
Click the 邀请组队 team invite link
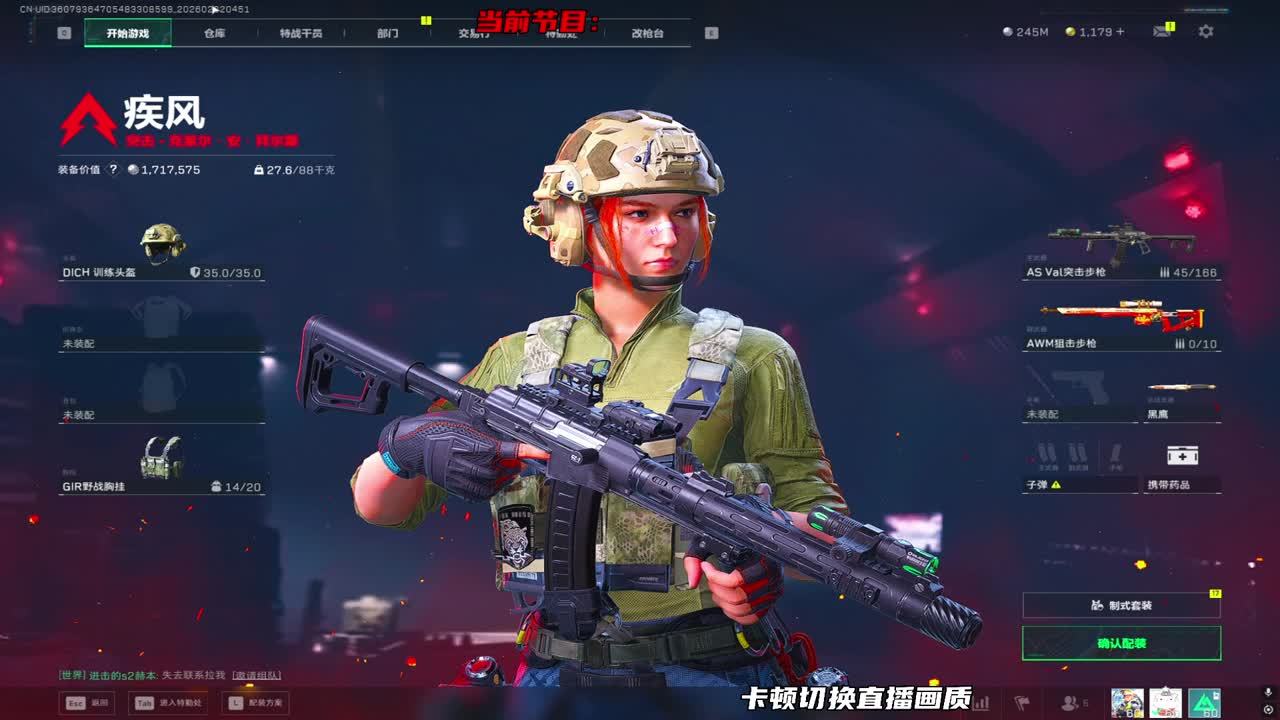coord(257,676)
